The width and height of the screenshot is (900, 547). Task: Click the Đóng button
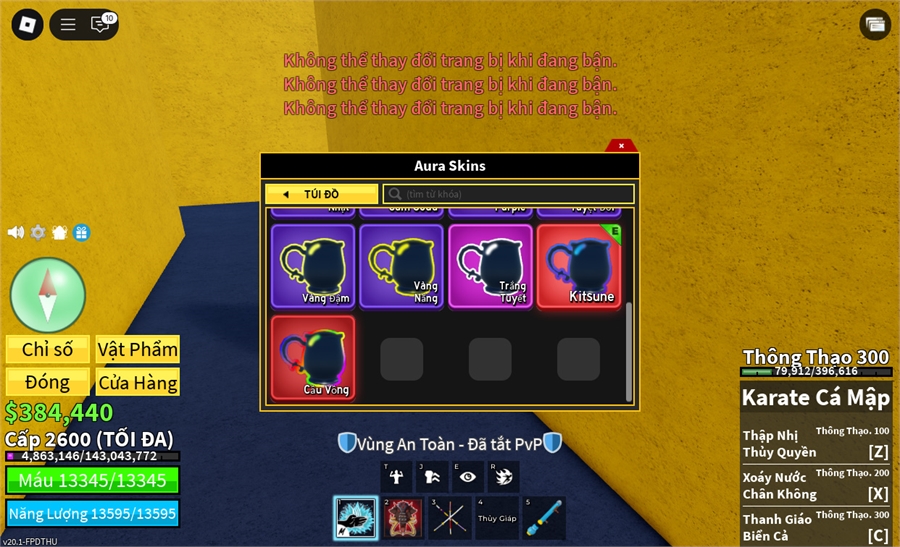(48, 382)
